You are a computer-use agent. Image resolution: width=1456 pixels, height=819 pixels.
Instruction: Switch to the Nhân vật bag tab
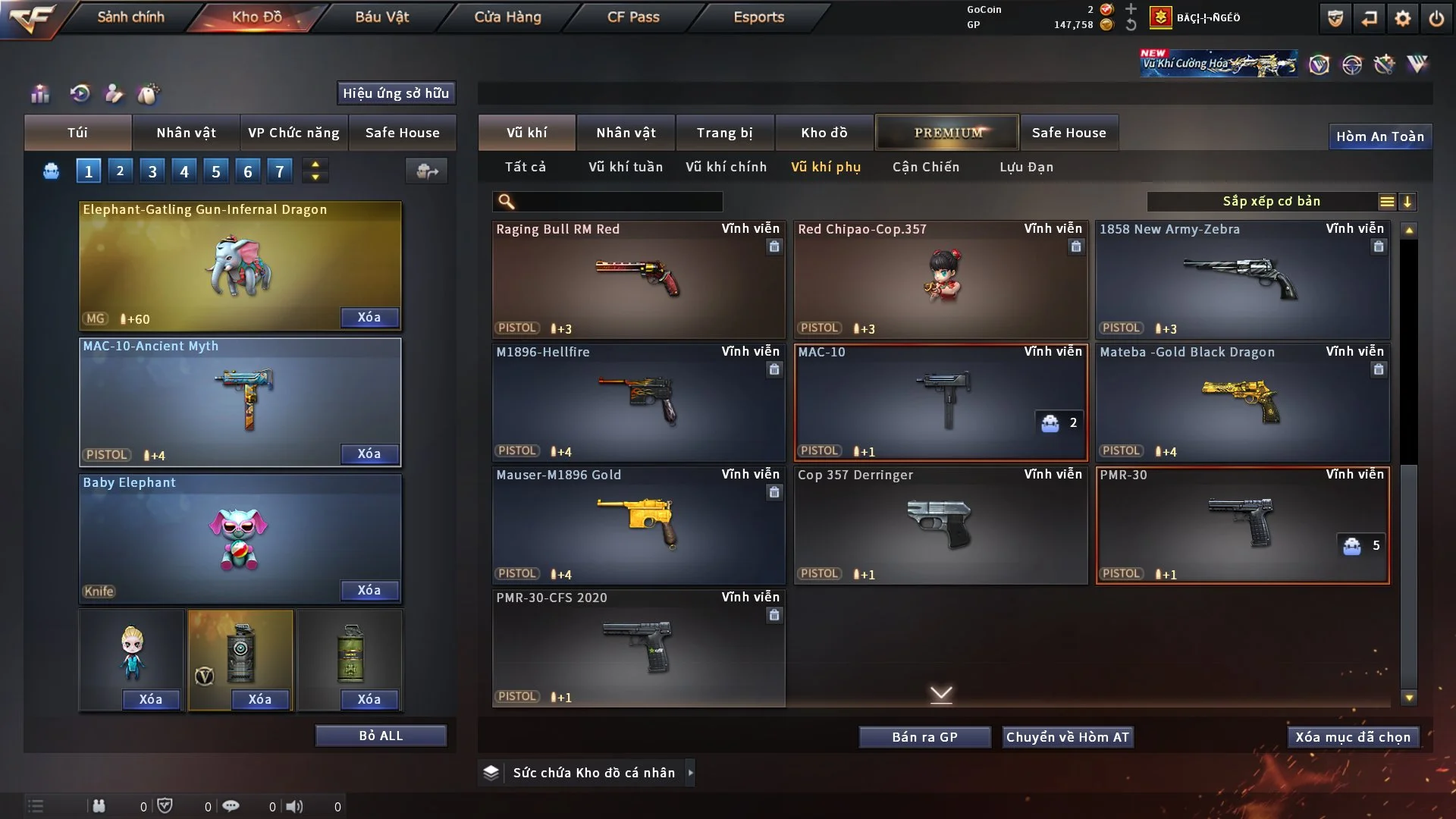coord(186,133)
